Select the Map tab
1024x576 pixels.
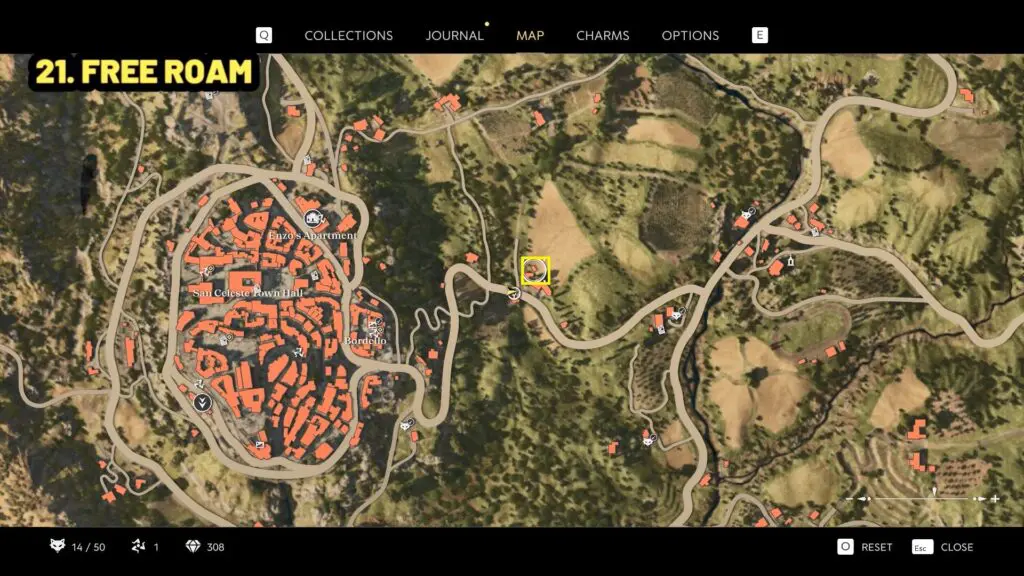[x=530, y=35]
